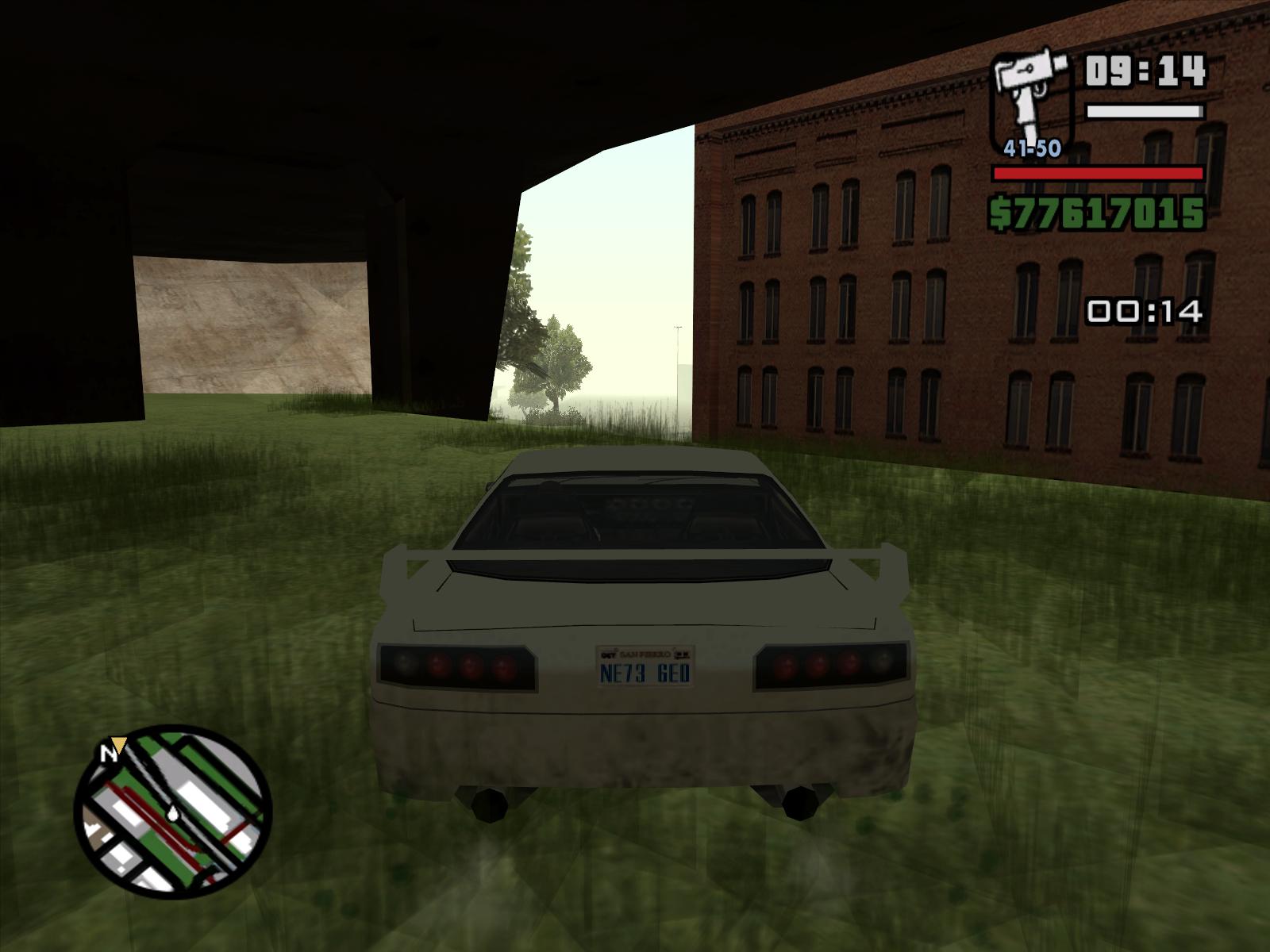Viewport: 1270px width, 952px height.
Task: Select the Micro SMG weapon icon
Action: click(x=1032, y=98)
